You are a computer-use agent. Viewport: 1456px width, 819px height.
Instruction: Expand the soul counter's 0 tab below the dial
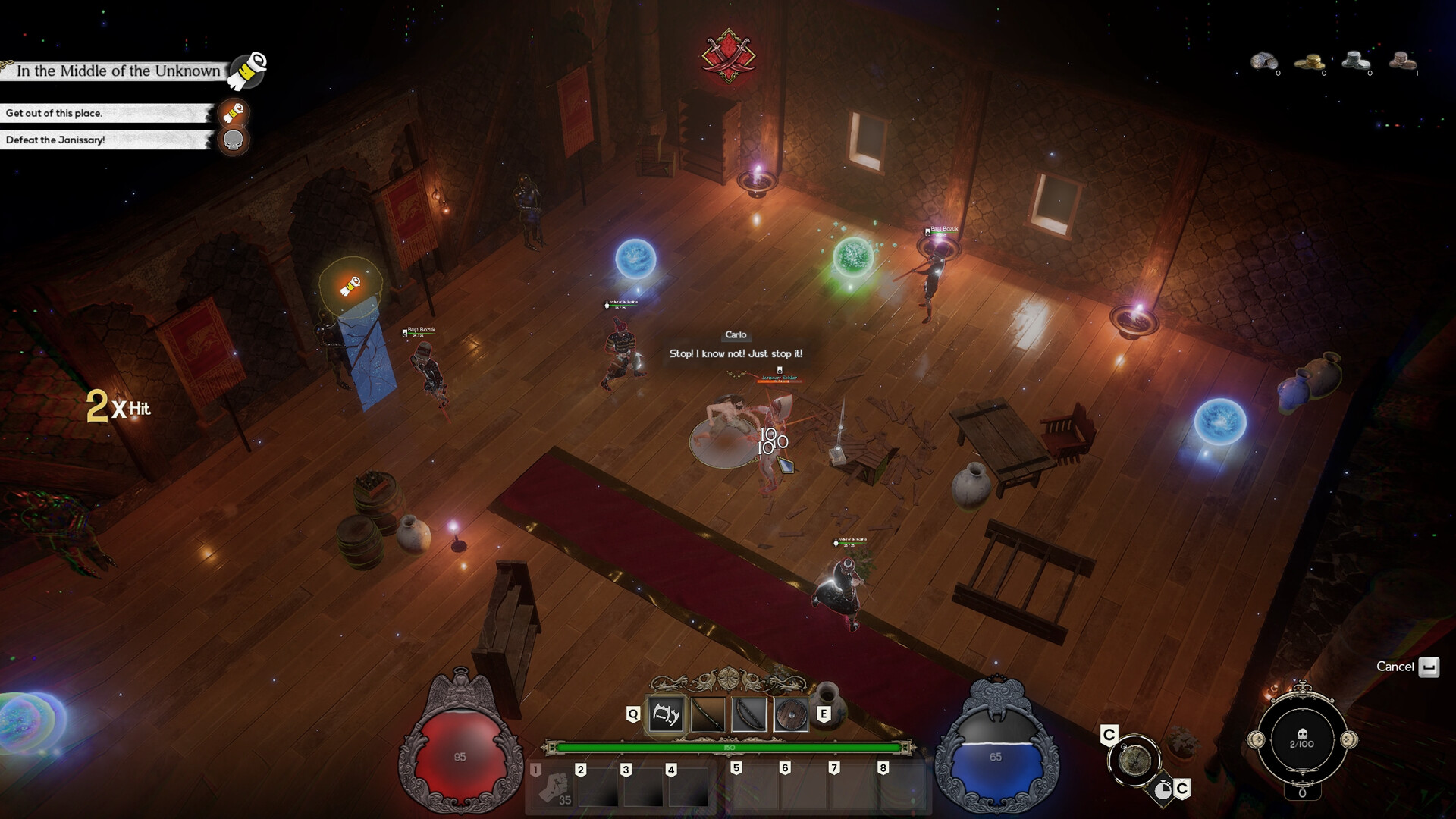[x=1302, y=793]
